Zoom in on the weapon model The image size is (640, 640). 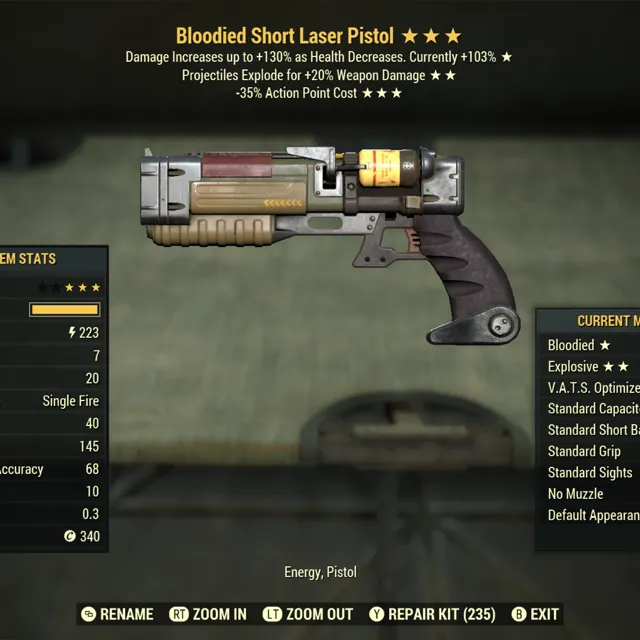tap(208, 614)
